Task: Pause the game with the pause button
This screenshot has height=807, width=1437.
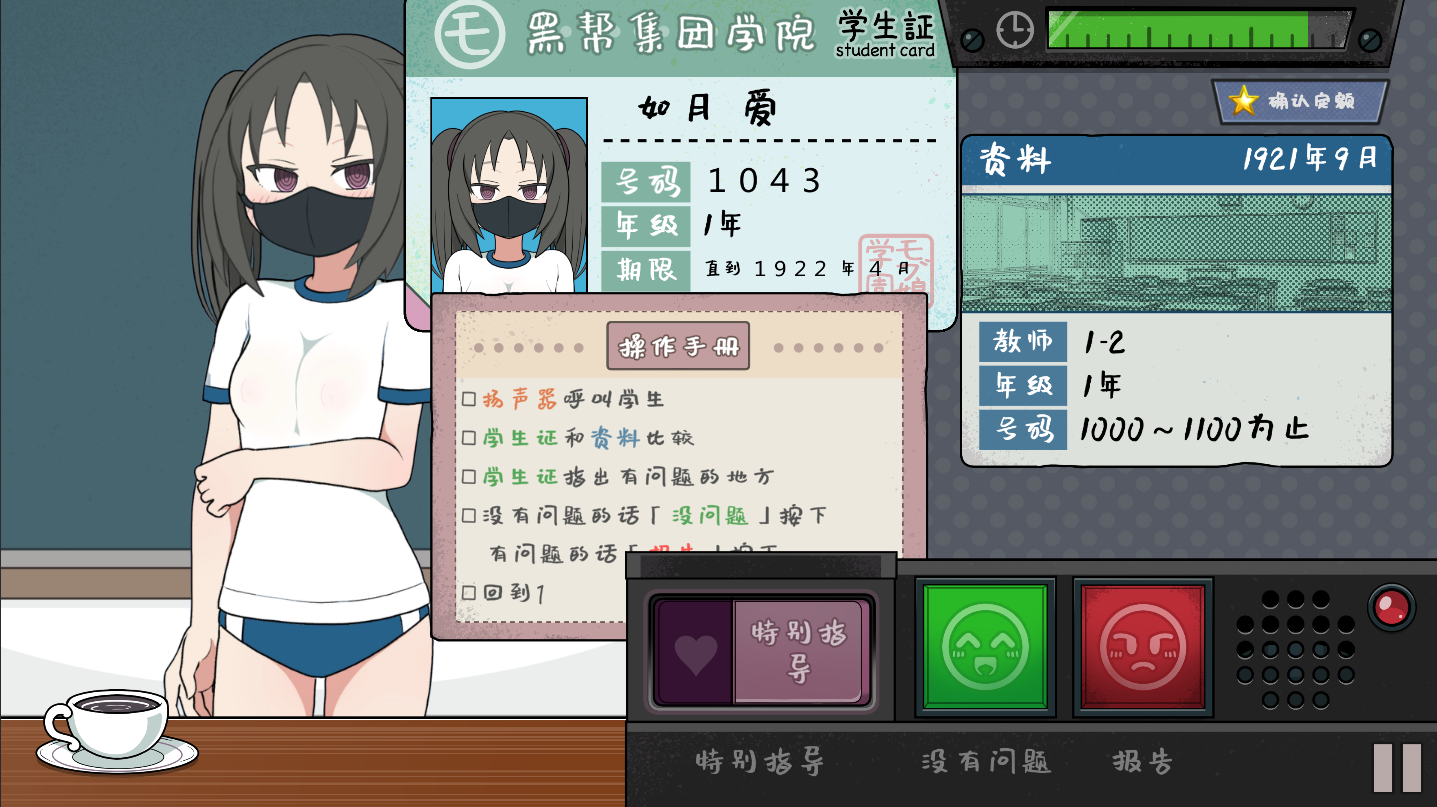Action: (x=1397, y=767)
